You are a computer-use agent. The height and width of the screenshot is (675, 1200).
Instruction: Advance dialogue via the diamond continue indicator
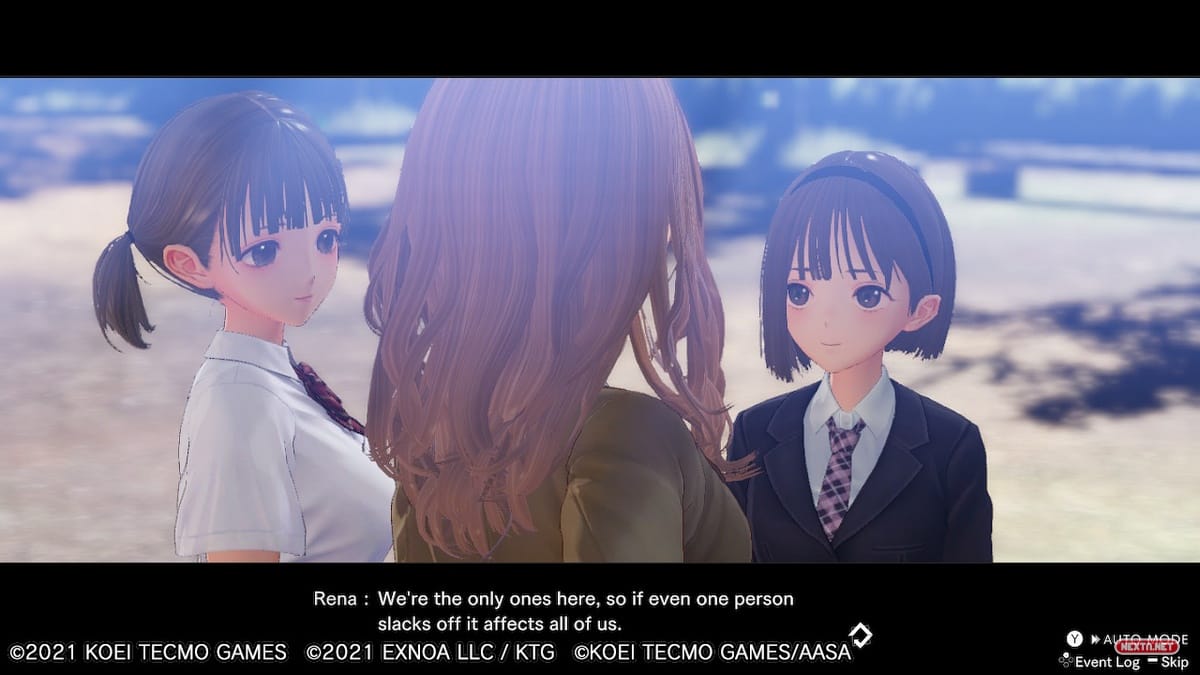[x=859, y=635]
